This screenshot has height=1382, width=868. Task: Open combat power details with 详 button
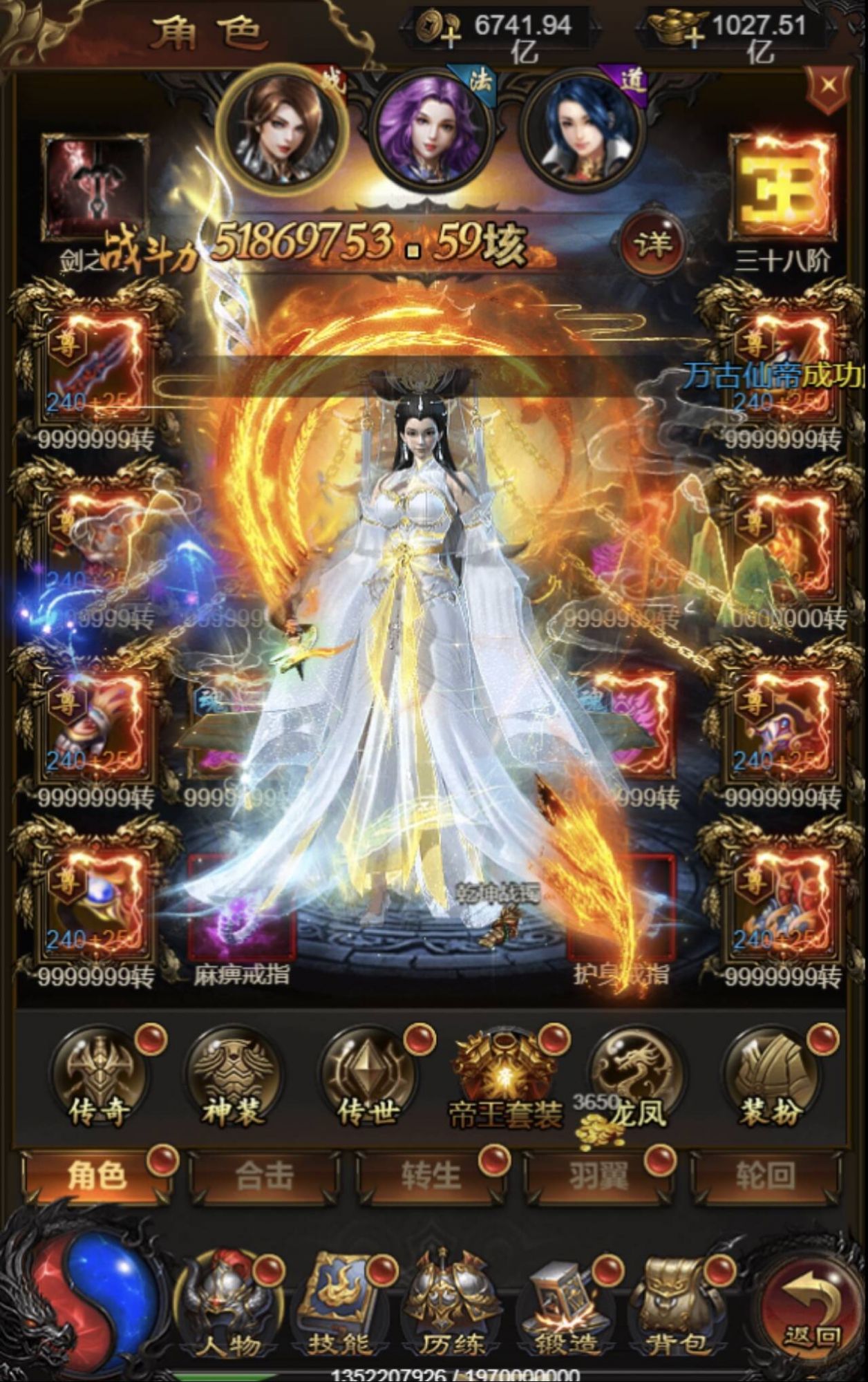[x=652, y=243]
